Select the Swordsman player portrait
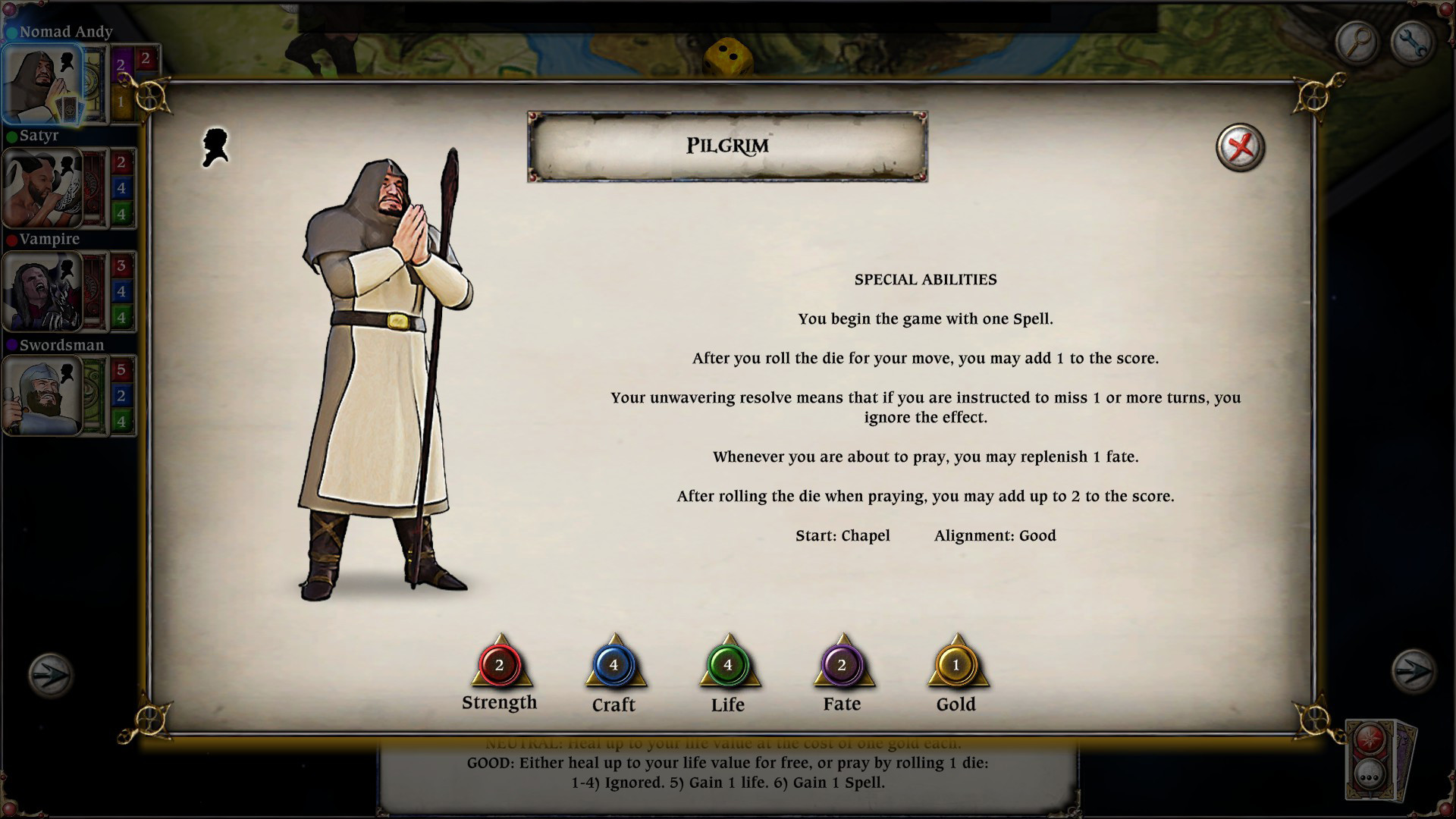The image size is (1456, 819). point(42,396)
